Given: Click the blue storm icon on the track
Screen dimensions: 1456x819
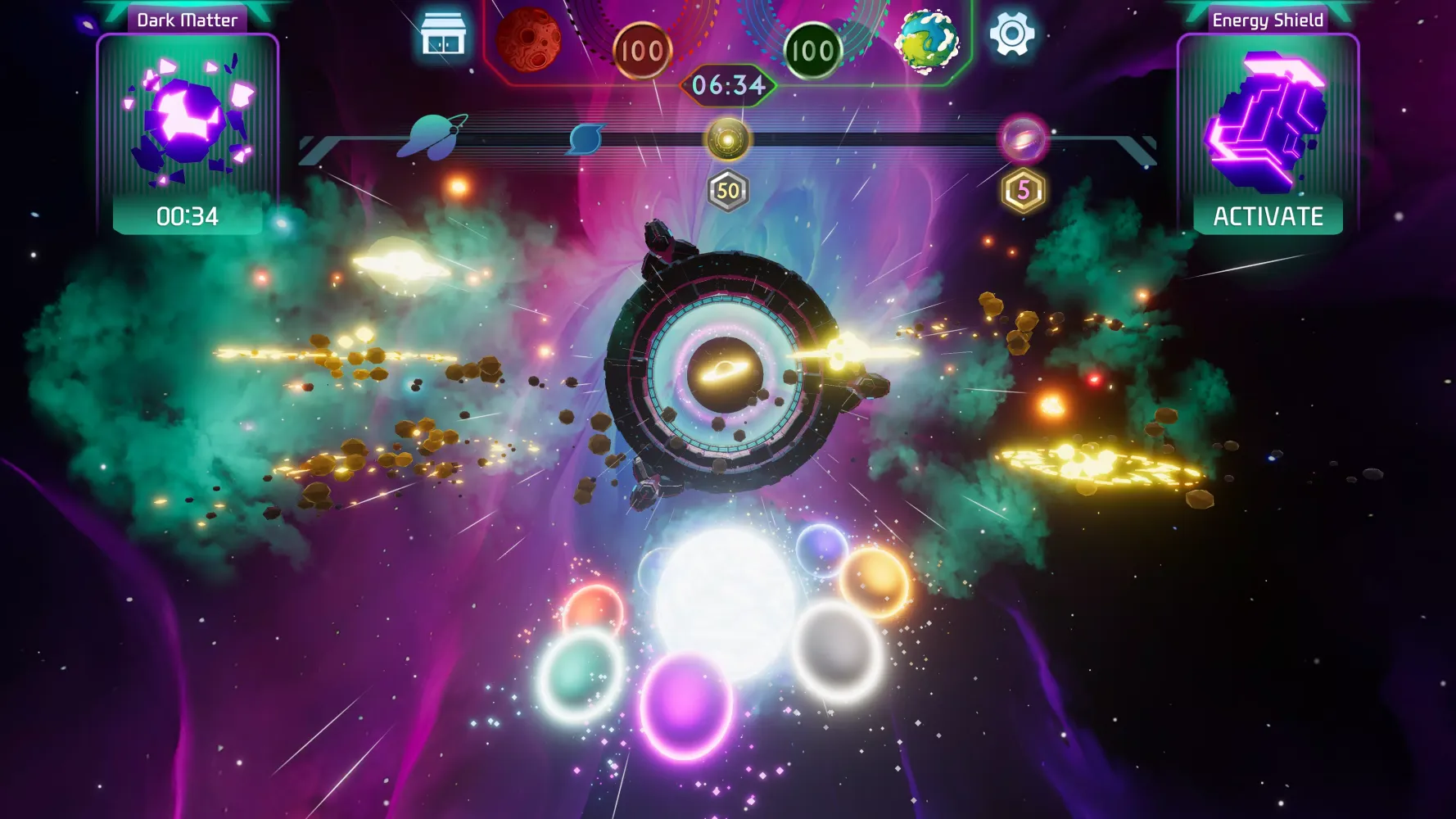Looking at the screenshot, I should coord(587,138).
